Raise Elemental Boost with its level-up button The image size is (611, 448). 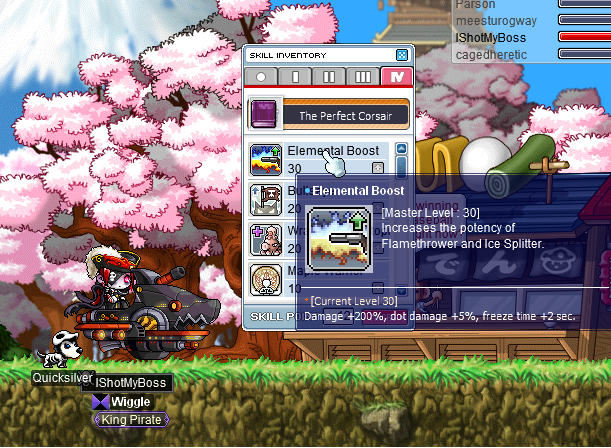point(378,168)
